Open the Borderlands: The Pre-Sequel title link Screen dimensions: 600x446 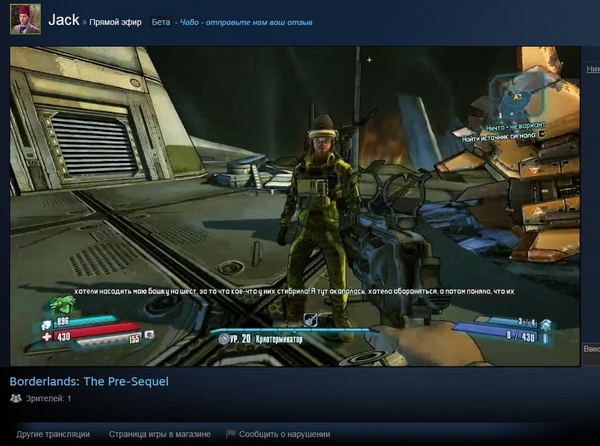click(89, 381)
